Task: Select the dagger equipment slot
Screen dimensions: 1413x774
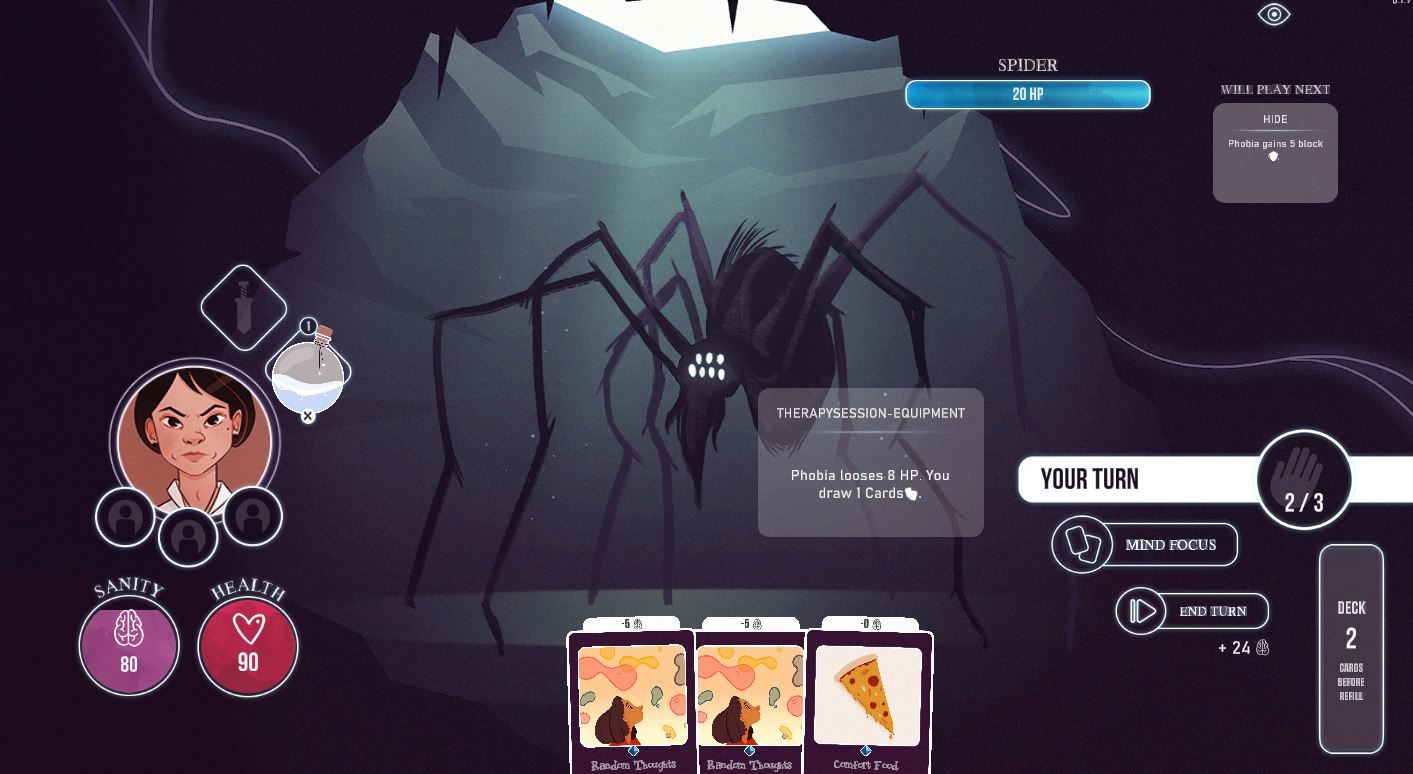Action: [244, 308]
